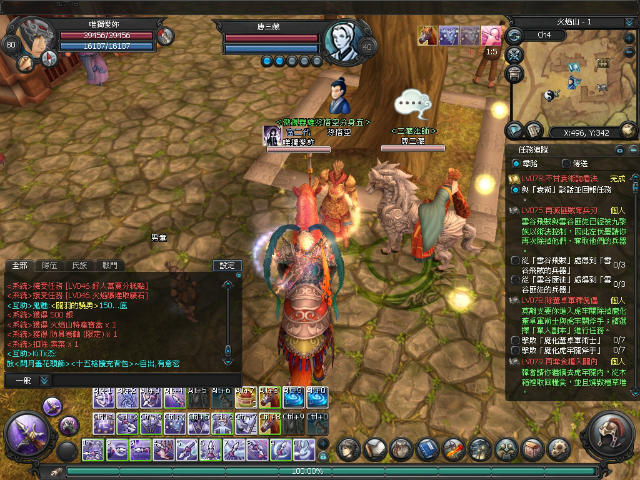Select the 尋路 pathfinding option

coord(516,163)
